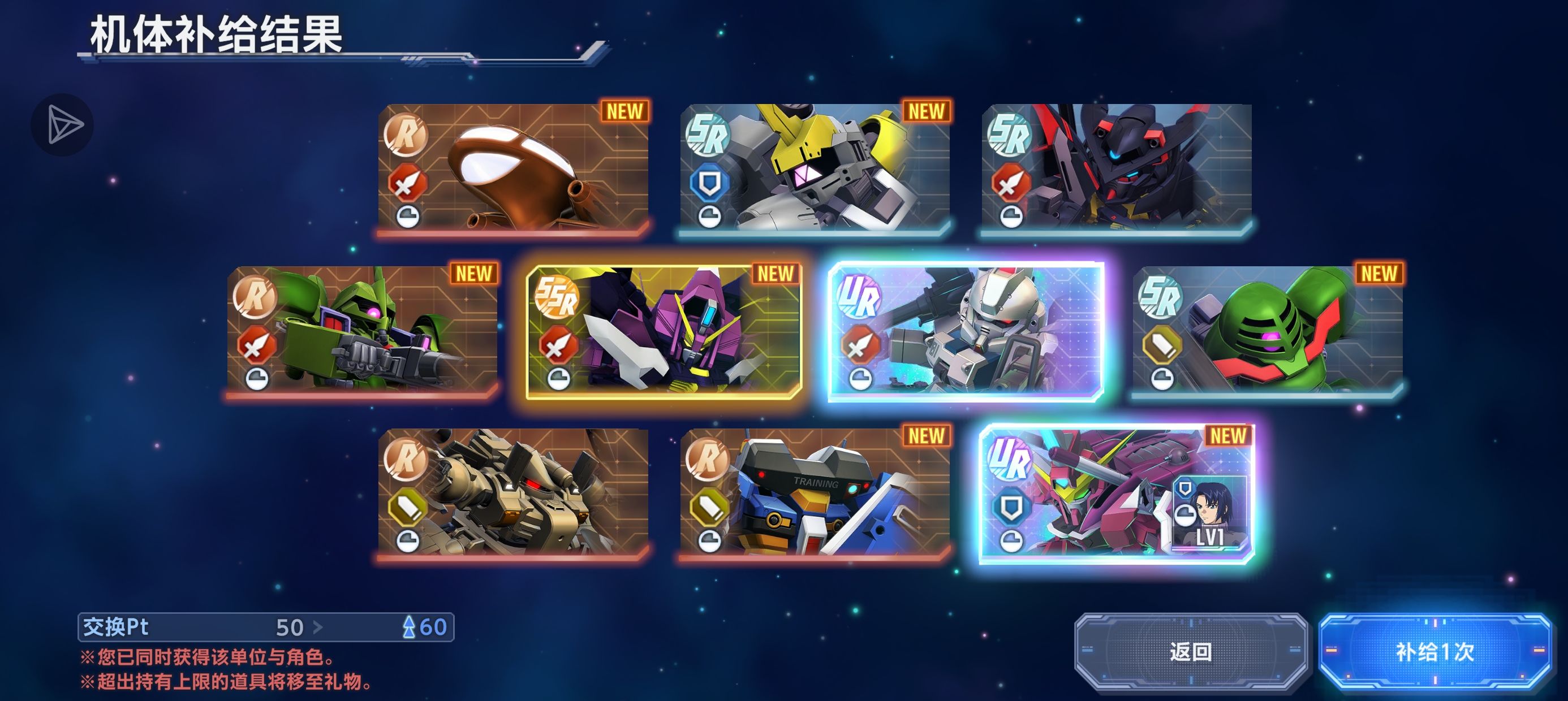The width and height of the screenshot is (1568, 701).
Task: Activate the 补给1次 supply-again button
Action: (x=1434, y=652)
